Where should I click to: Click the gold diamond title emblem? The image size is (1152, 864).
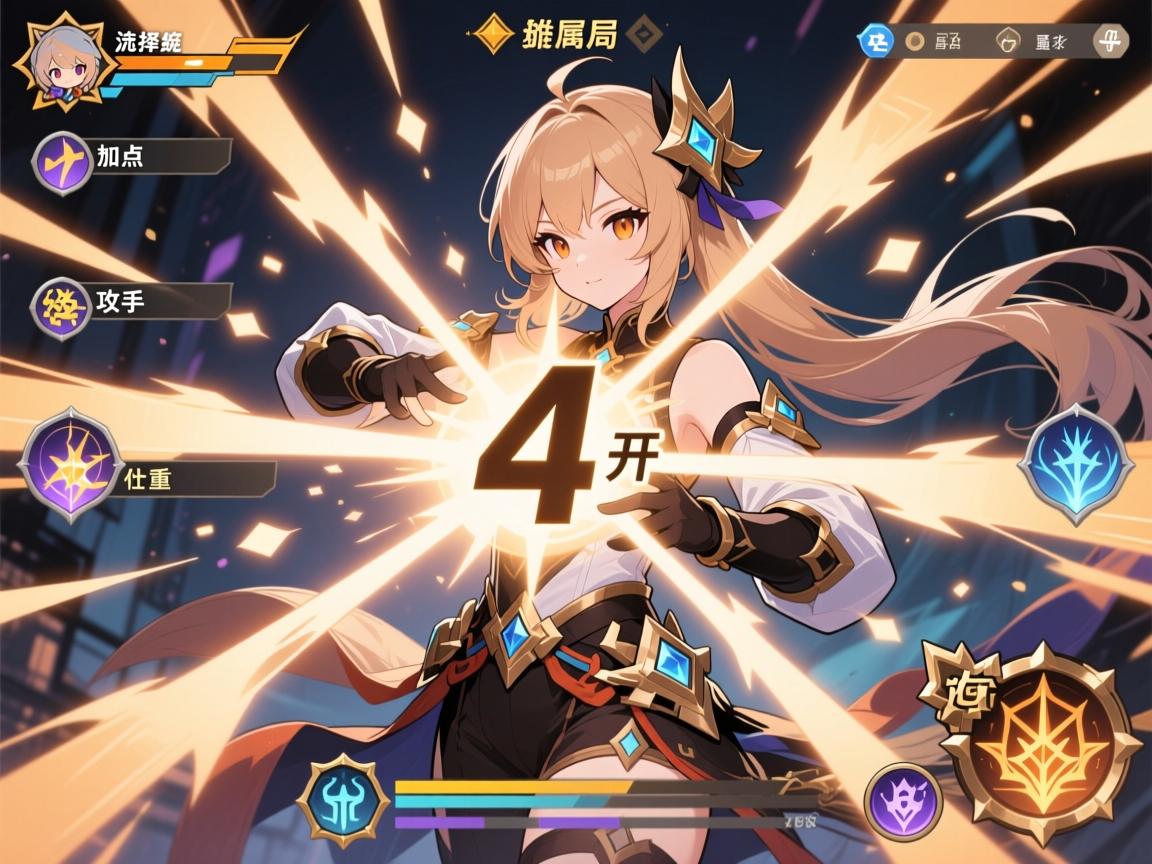coord(492,35)
